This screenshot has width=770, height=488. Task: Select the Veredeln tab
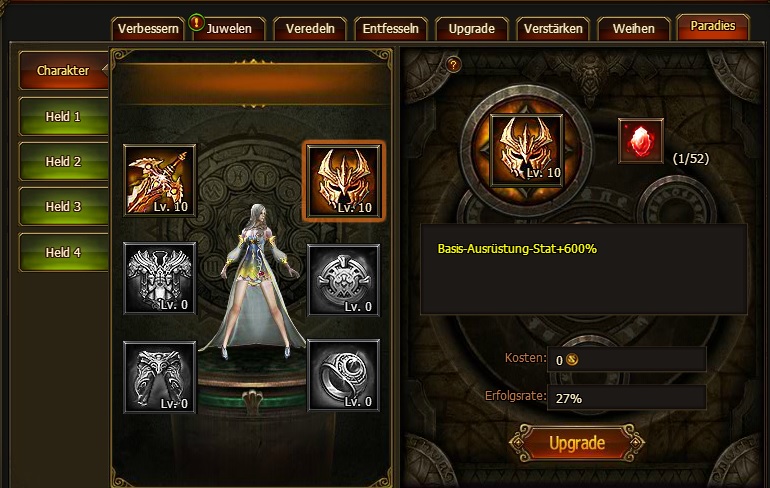click(x=310, y=28)
